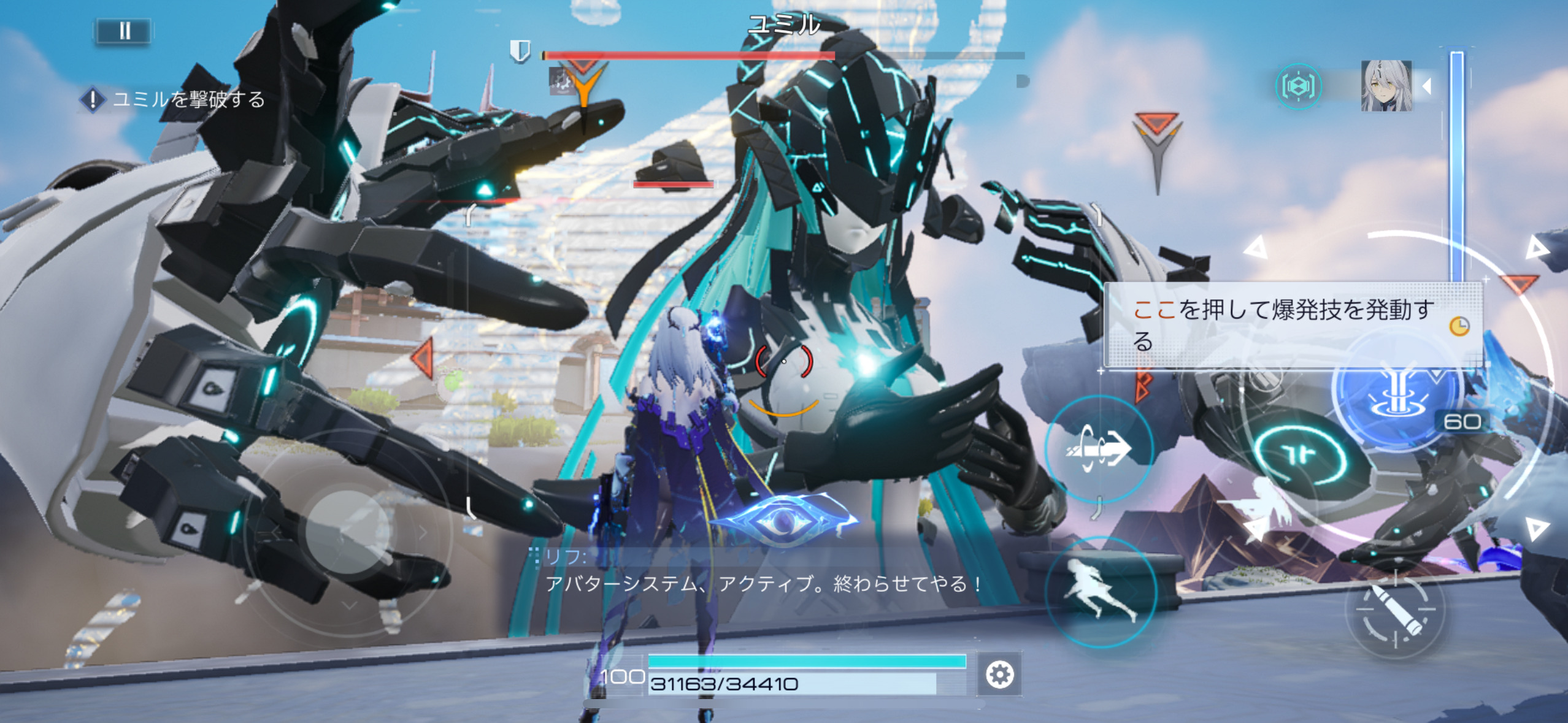Screen dimensions: 1568x723
Task: Tap the virtual movement joystick
Action: pyautogui.click(x=348, y=532)
